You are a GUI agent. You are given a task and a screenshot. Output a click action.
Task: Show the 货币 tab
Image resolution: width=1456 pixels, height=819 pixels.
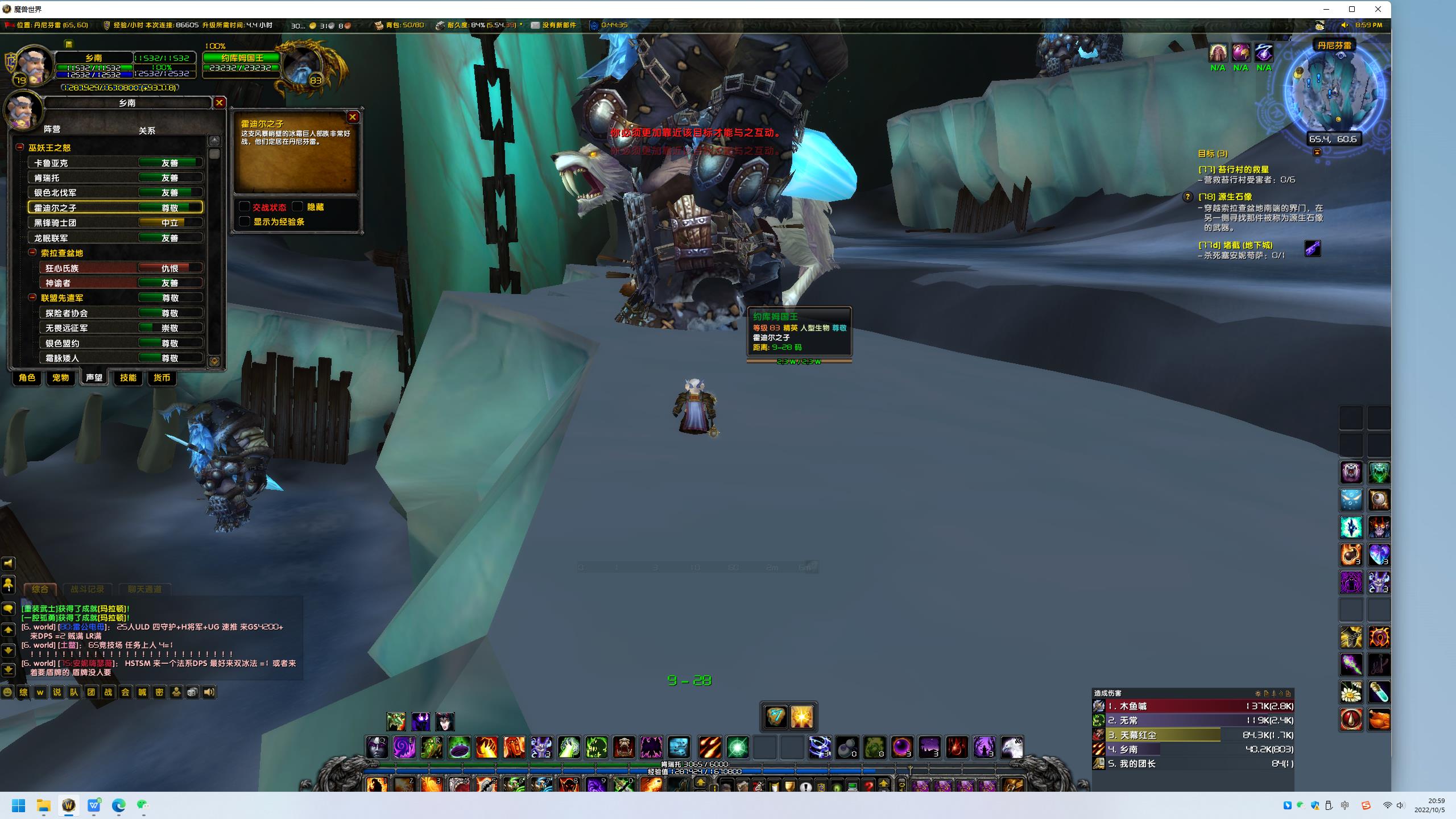(162, 378)
